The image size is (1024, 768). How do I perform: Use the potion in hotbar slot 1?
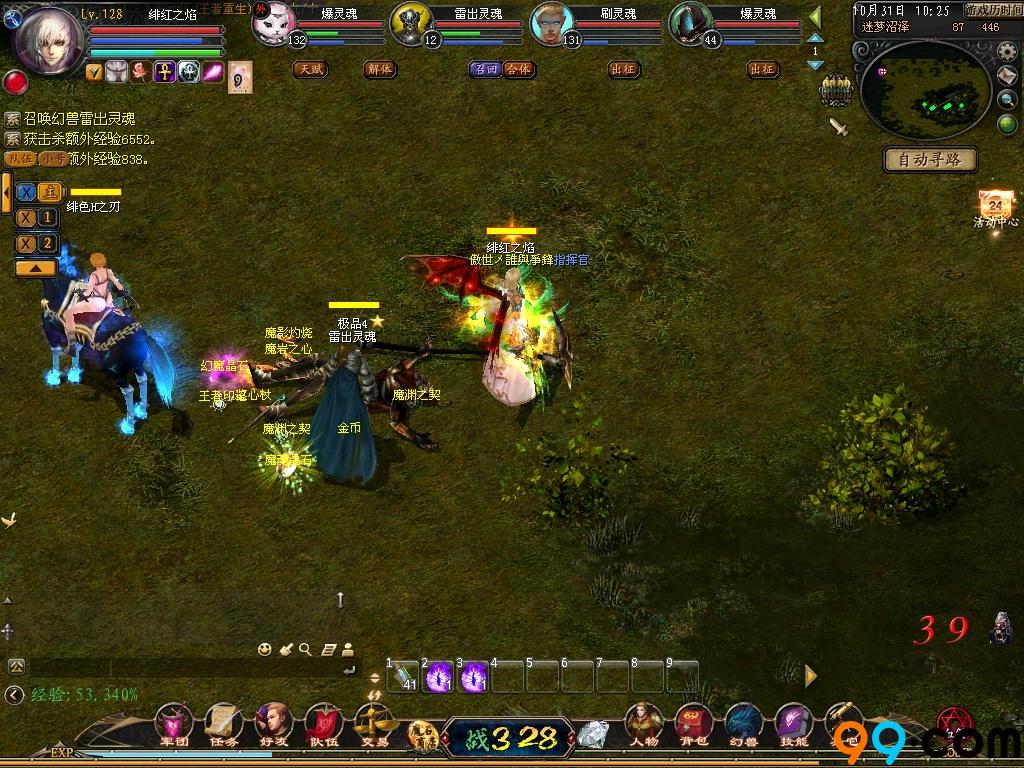tap(404, 677)
